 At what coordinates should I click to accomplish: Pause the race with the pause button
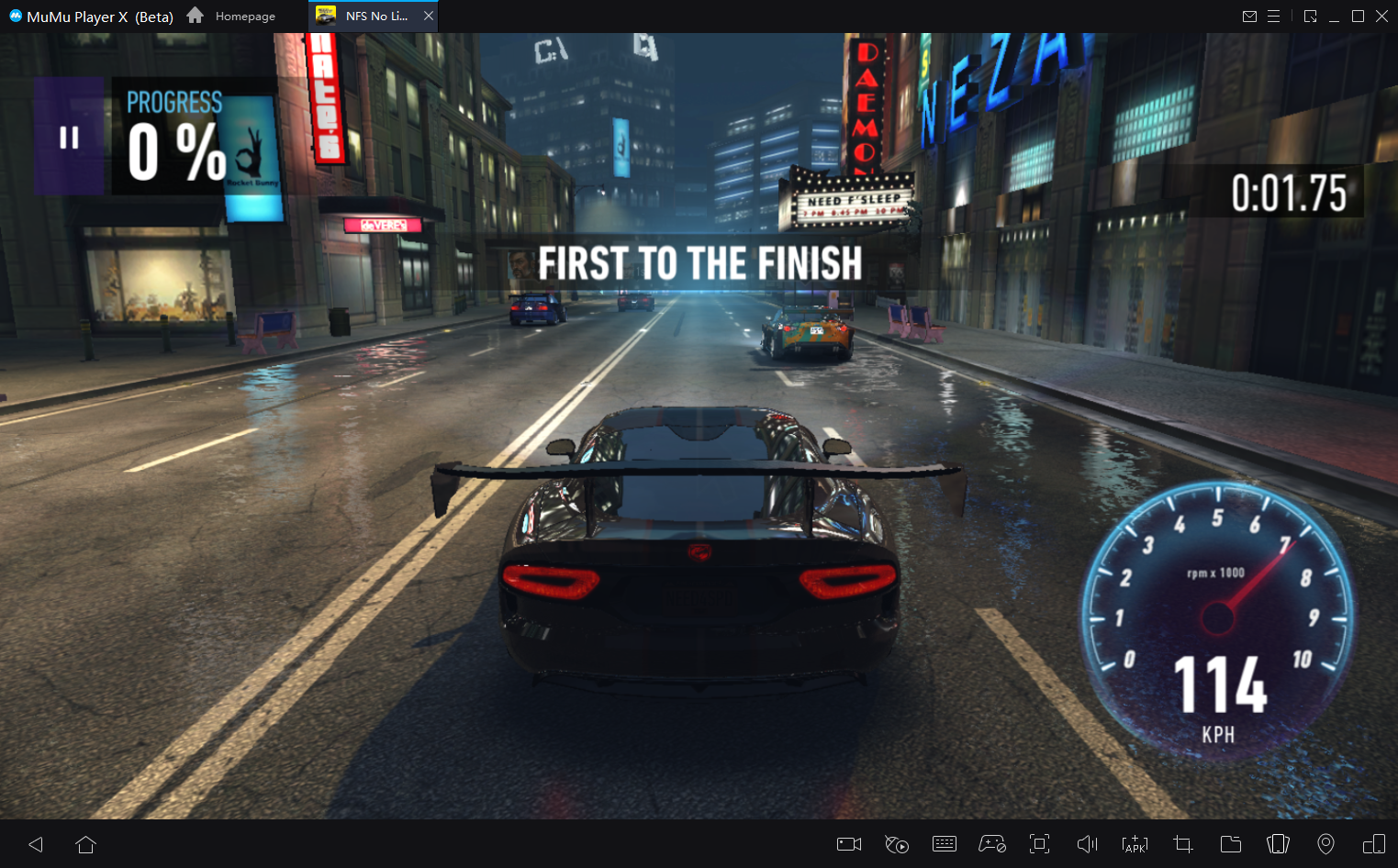pos(69,138)
